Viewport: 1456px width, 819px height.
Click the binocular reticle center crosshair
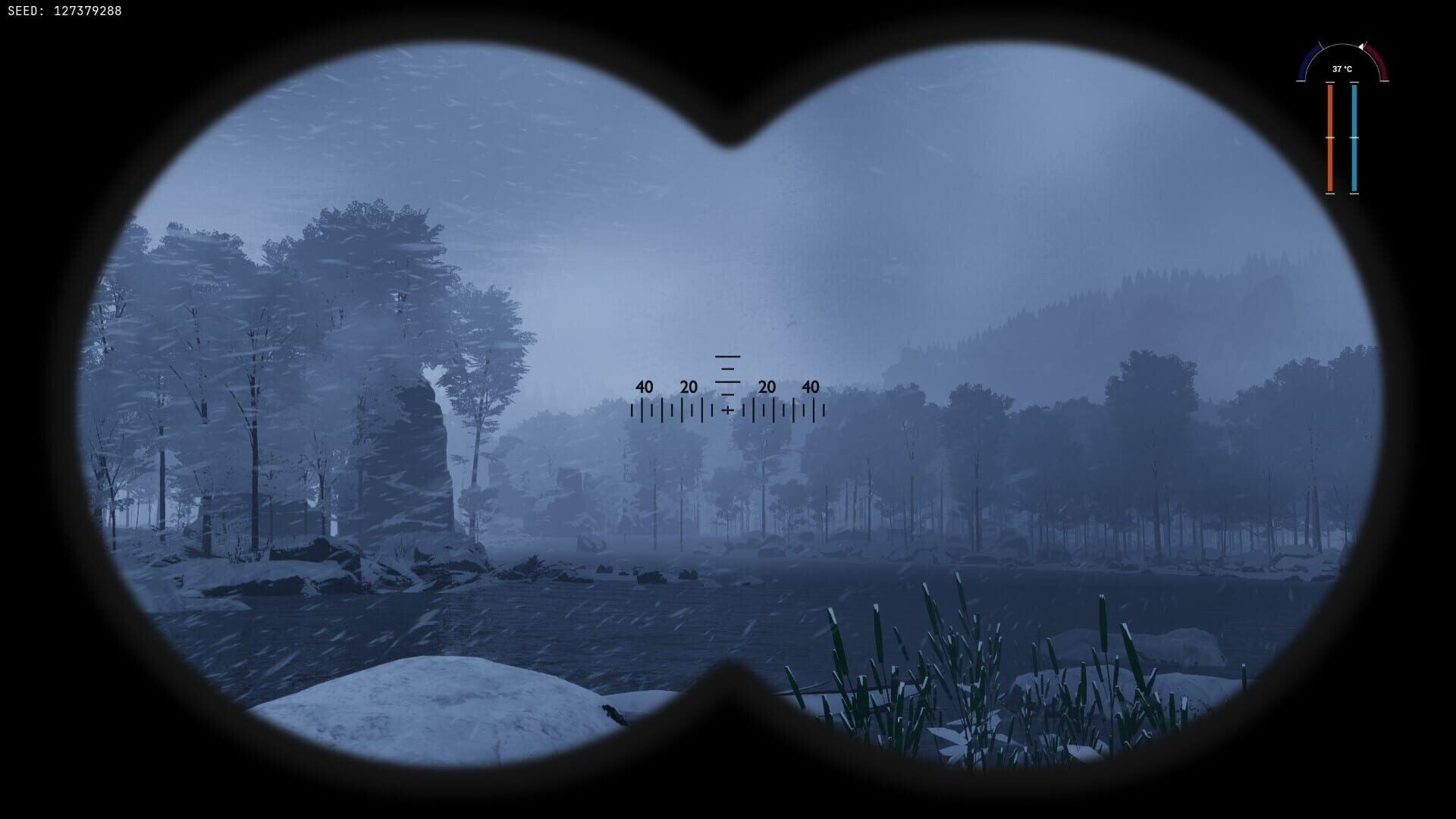727,410
